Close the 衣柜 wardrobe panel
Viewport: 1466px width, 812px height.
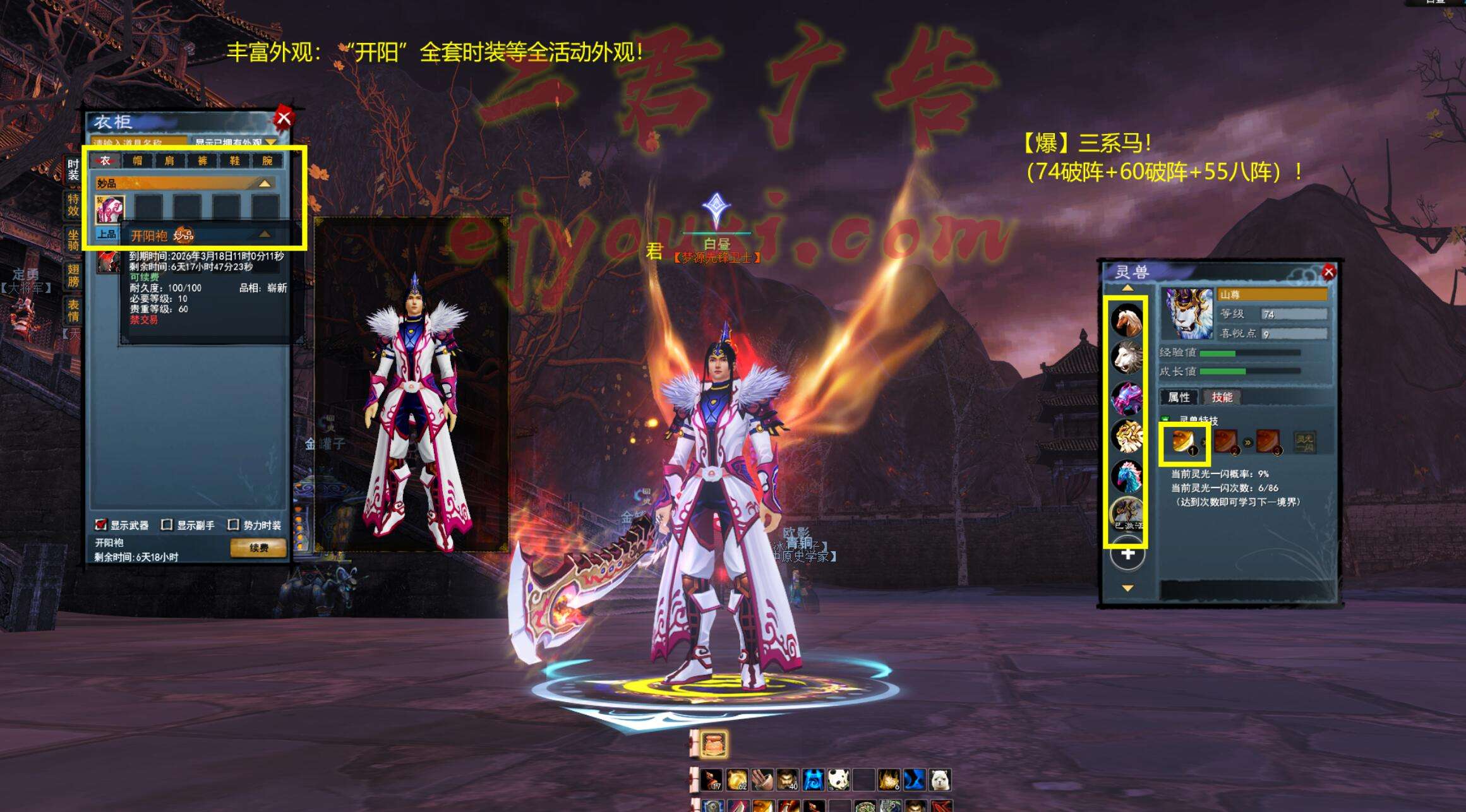point(284,117)
